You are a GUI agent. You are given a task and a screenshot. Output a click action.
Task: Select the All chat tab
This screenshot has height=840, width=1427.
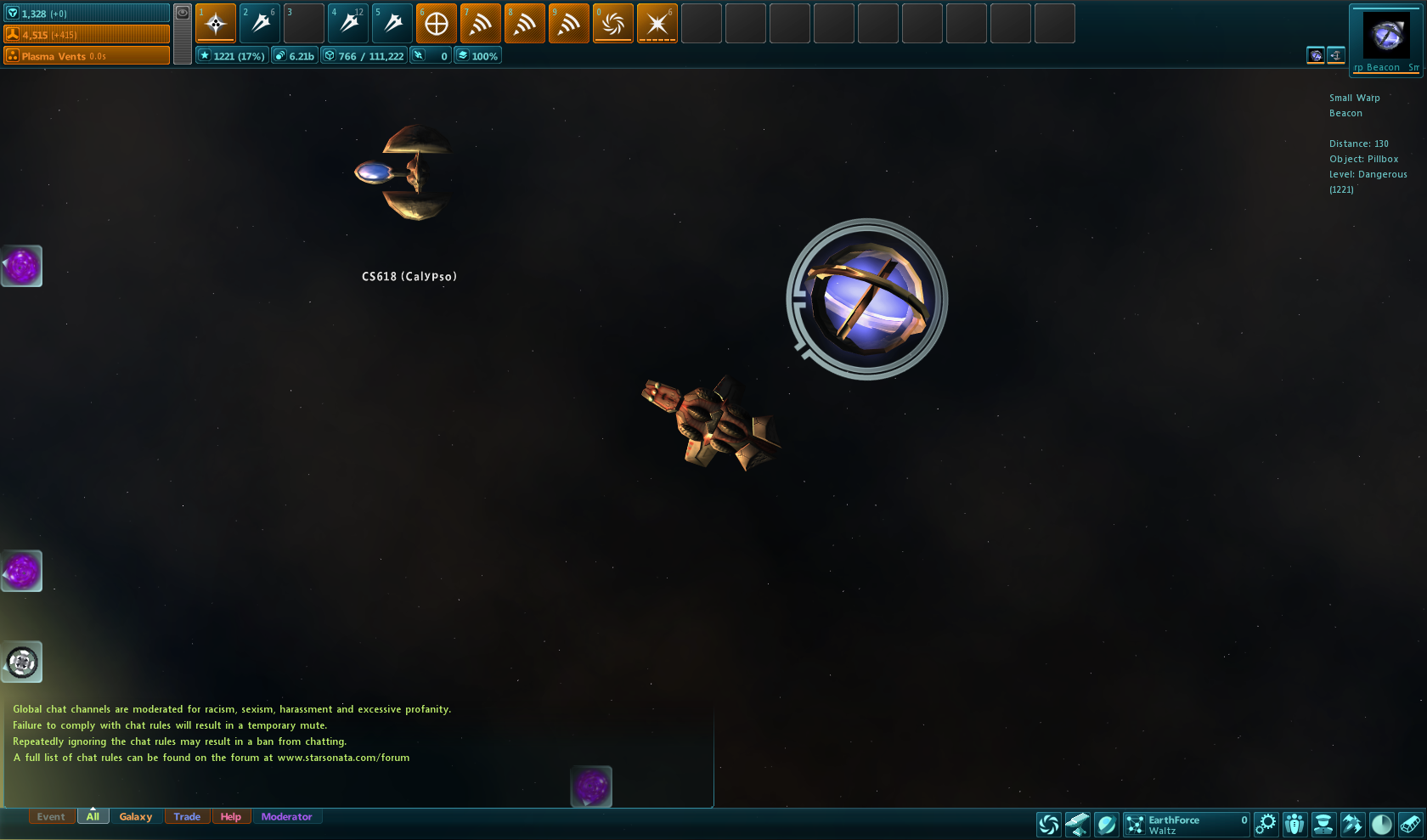click(93, 817)
